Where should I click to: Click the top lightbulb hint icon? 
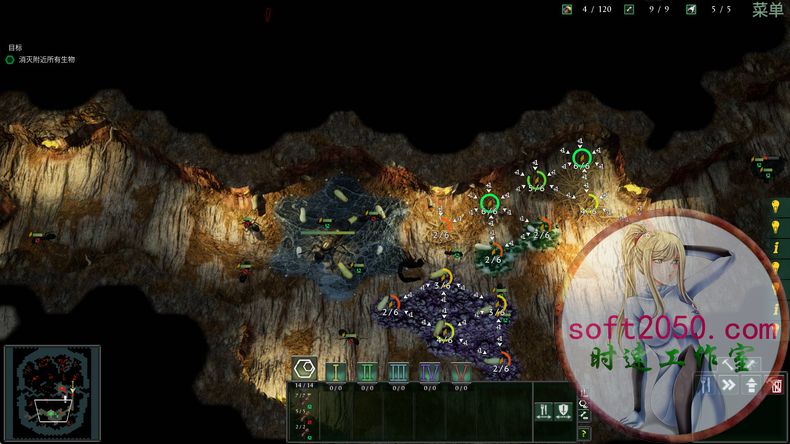(774, 206)
